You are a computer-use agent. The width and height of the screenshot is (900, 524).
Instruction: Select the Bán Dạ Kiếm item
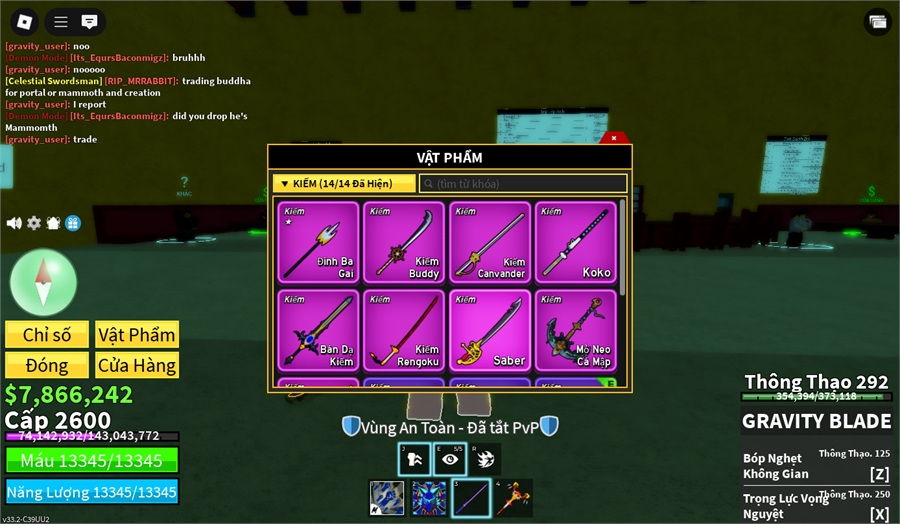click(318, 329)
